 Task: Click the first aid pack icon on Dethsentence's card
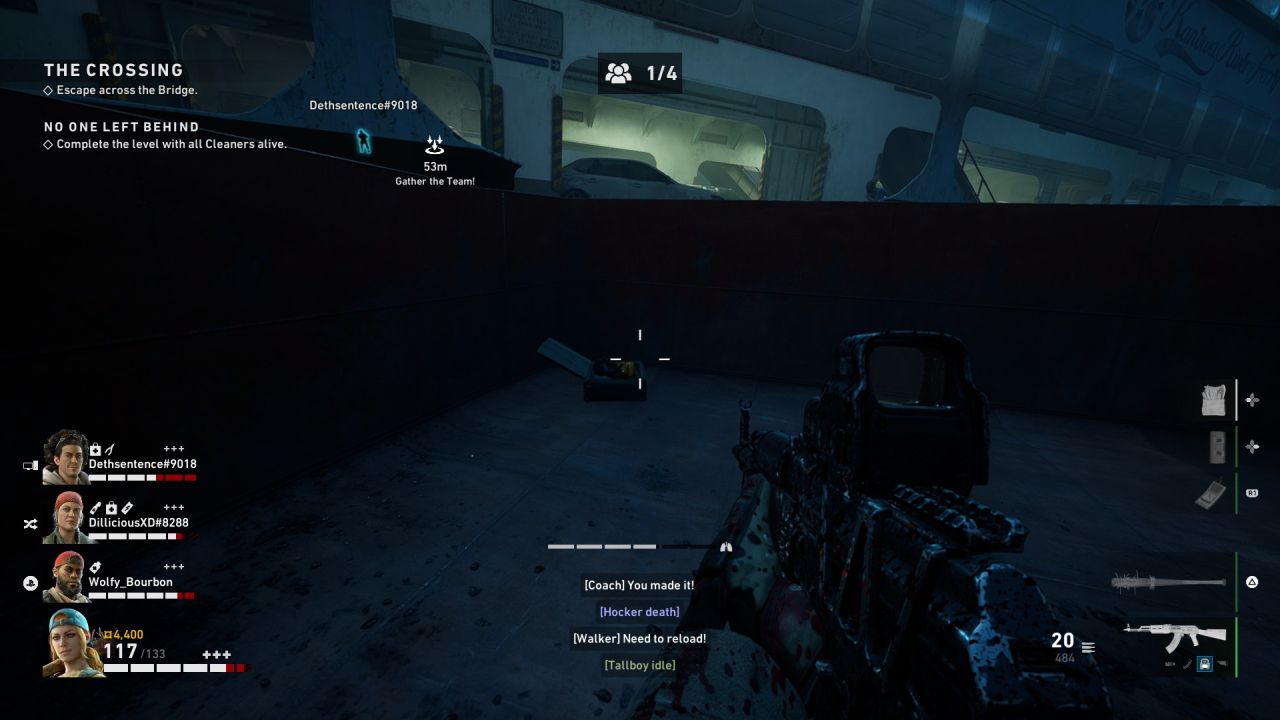click(95, 447)
